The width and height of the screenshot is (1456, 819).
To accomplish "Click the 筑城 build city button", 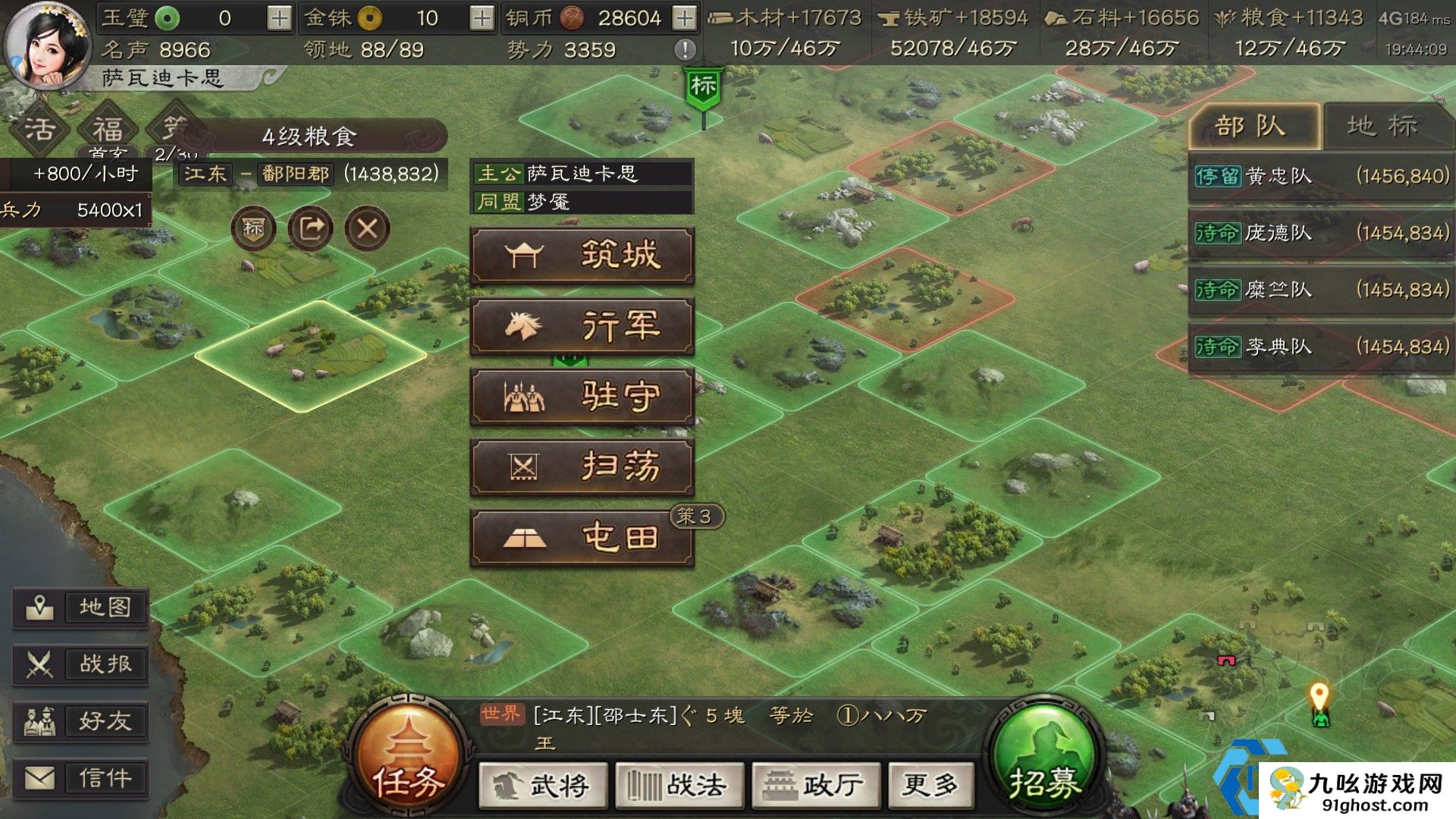I will pyautogui.click(x=582, y=256).
